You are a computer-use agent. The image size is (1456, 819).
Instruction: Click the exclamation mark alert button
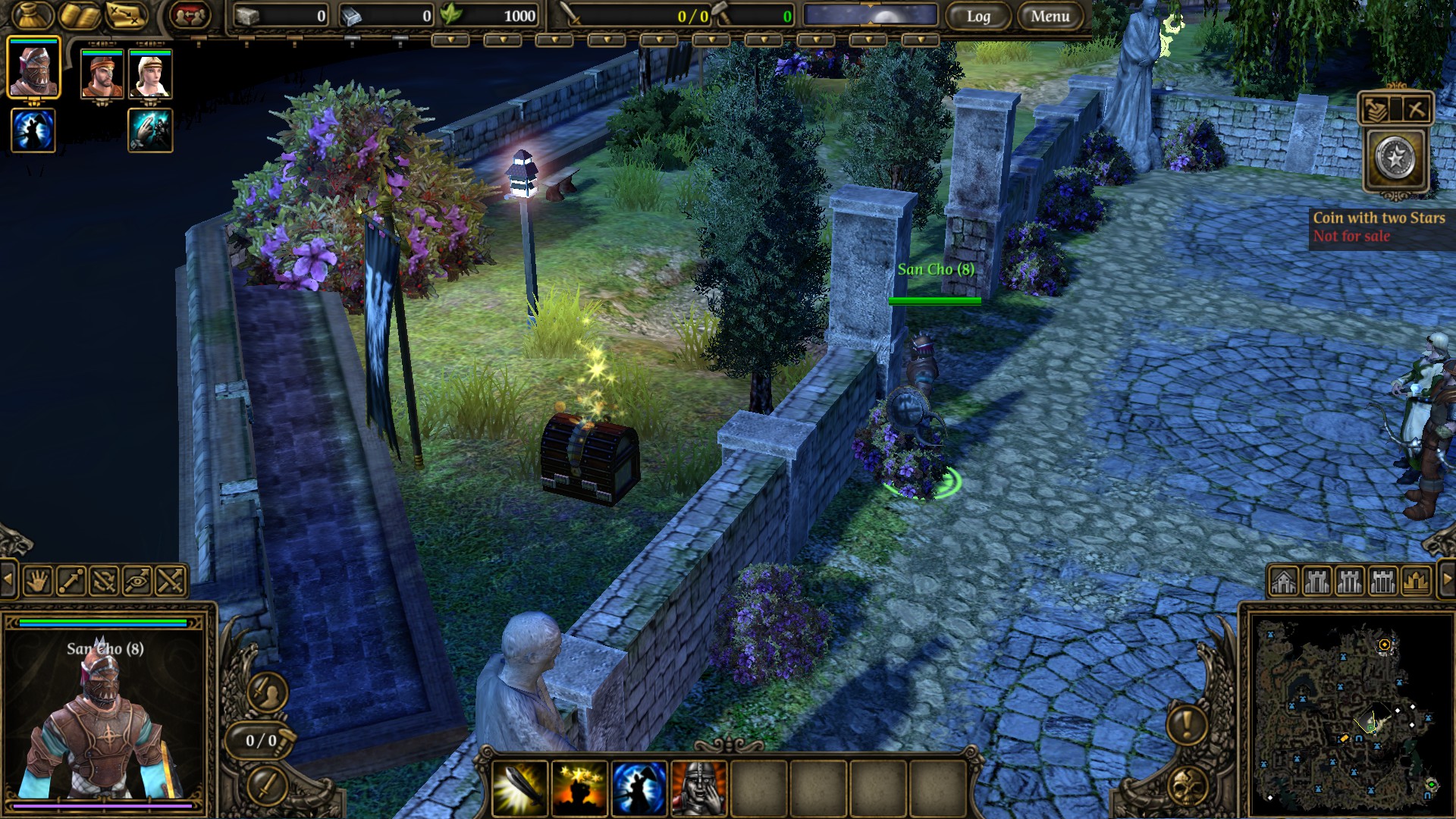coord(1188,724)
